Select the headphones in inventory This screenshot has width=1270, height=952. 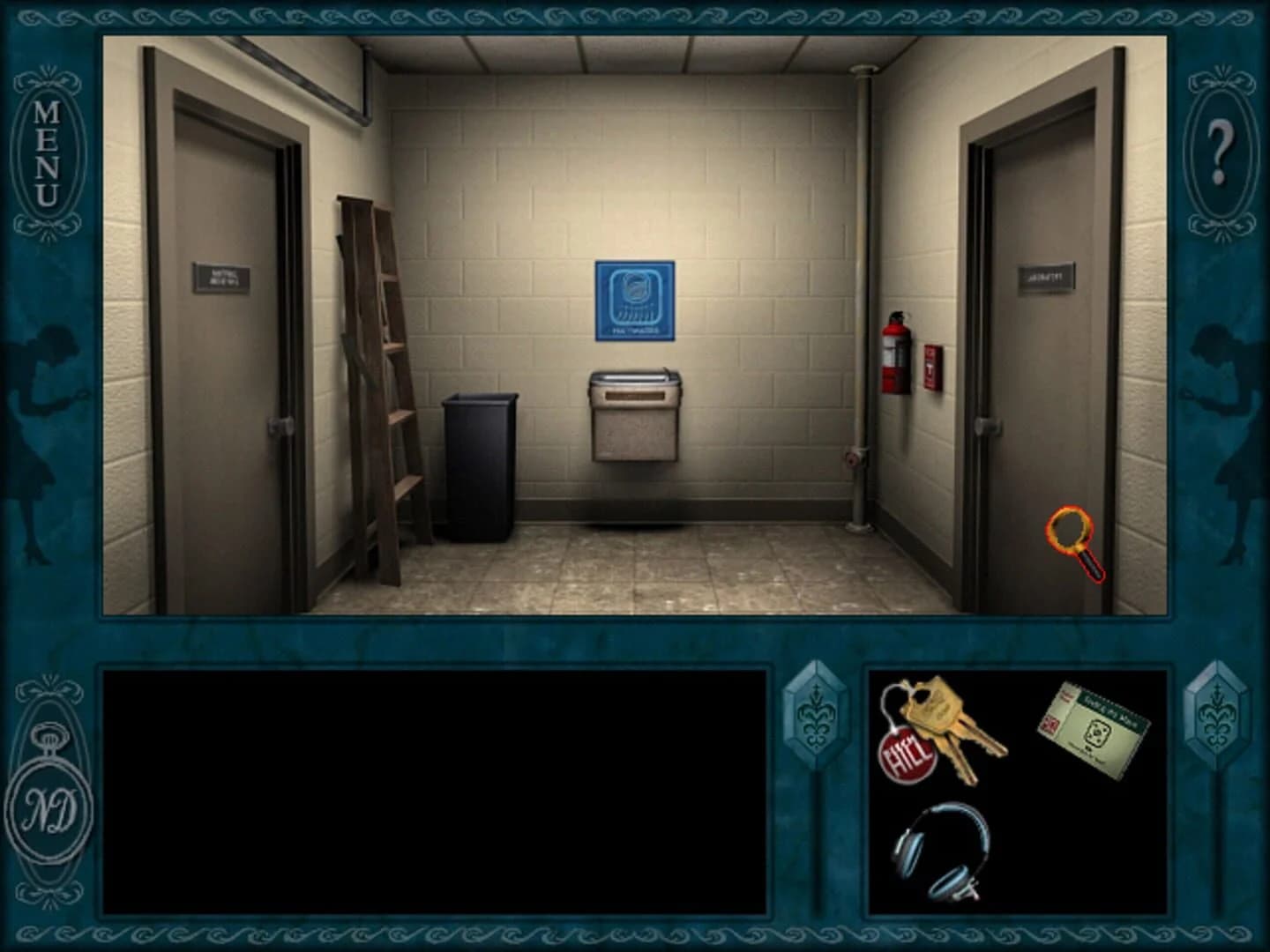[938, 851]
